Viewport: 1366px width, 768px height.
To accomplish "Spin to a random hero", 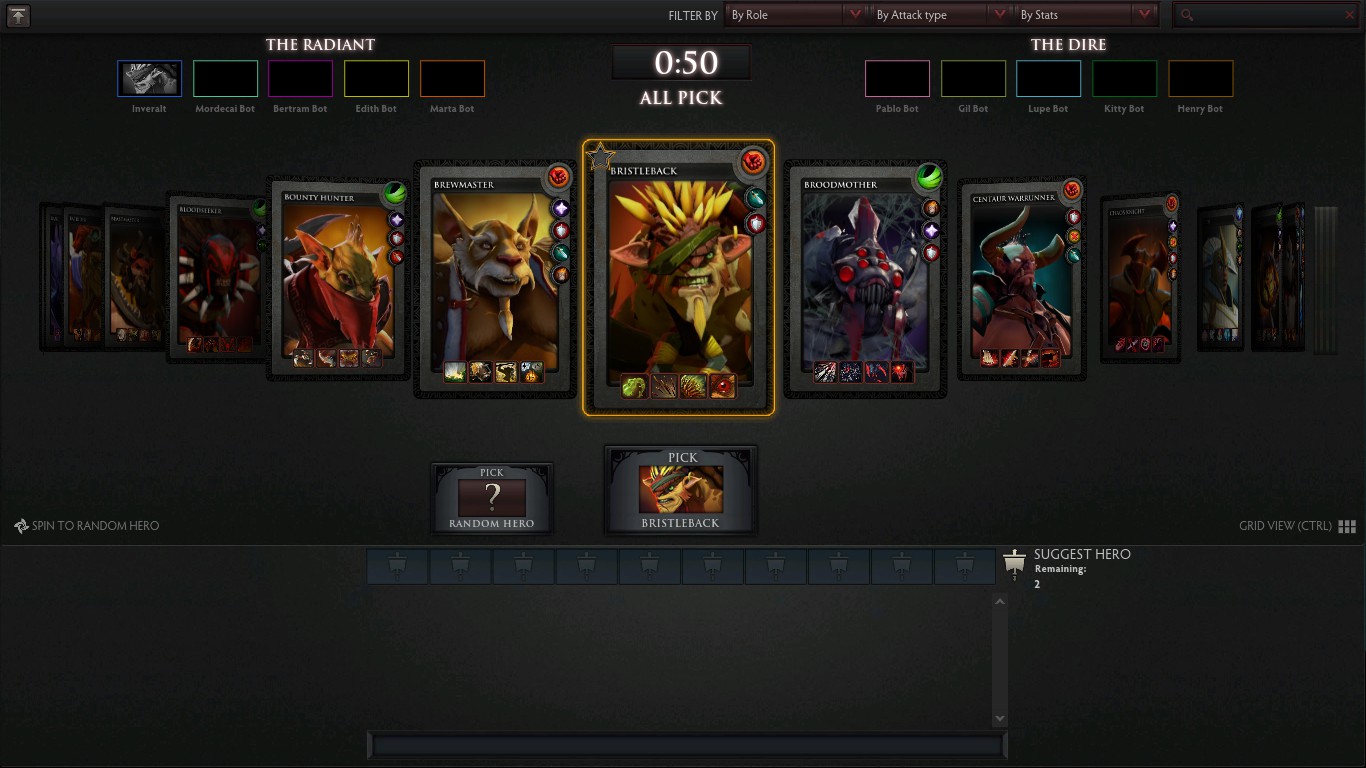I will pos(87,526).
